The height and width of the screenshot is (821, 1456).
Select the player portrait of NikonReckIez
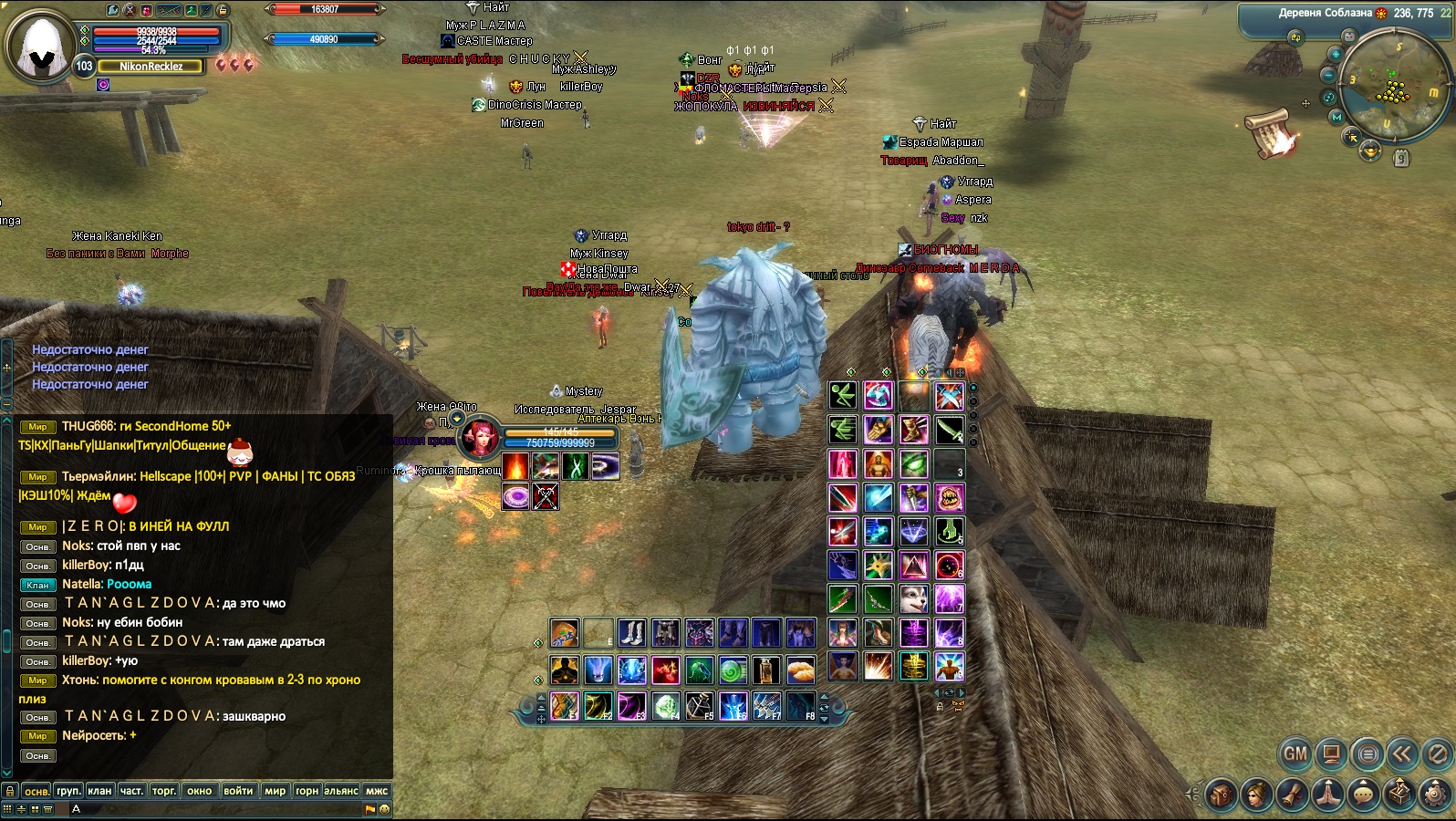pyautogui.click(x=40, y=46)
